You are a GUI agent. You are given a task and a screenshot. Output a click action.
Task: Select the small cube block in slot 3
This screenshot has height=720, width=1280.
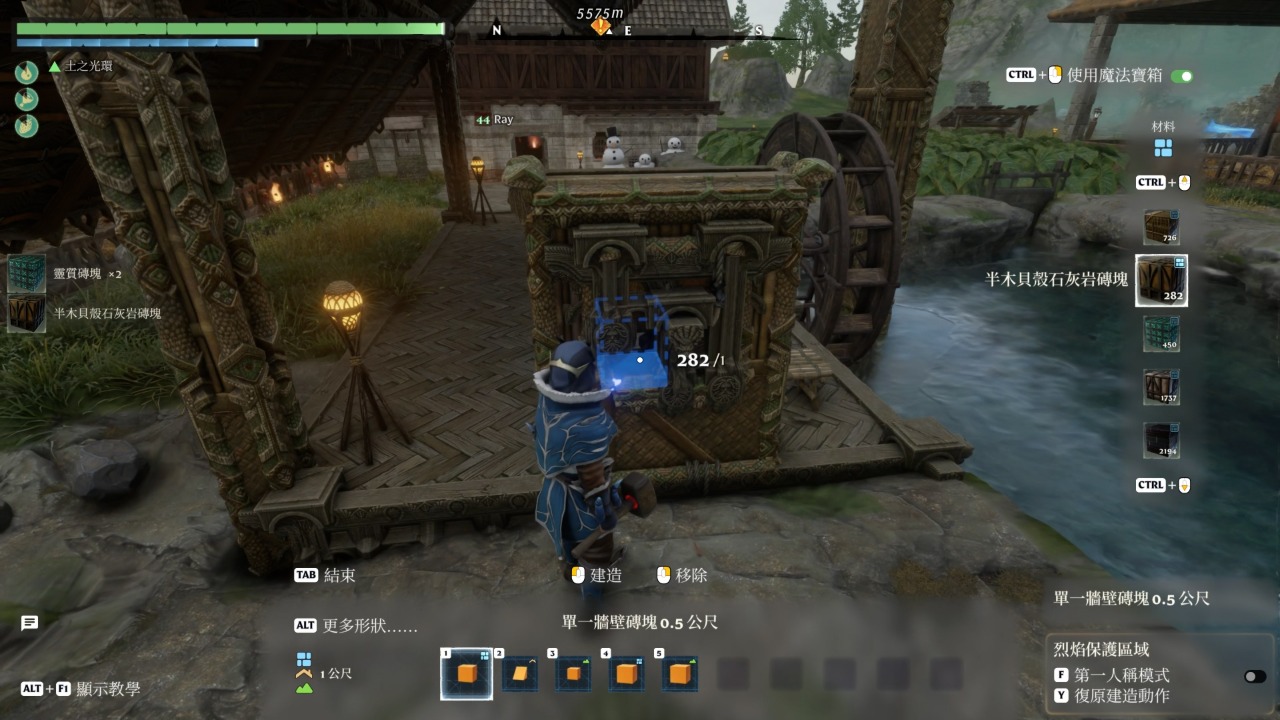[x=573, y=674]
